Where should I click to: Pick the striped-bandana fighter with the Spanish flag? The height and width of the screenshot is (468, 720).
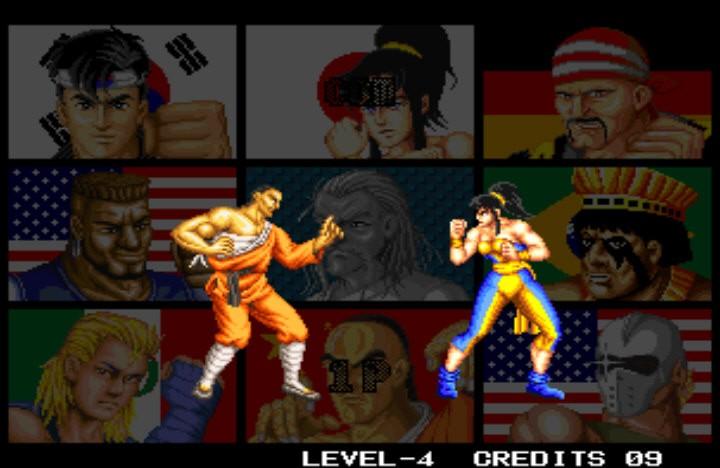point(597,95)
